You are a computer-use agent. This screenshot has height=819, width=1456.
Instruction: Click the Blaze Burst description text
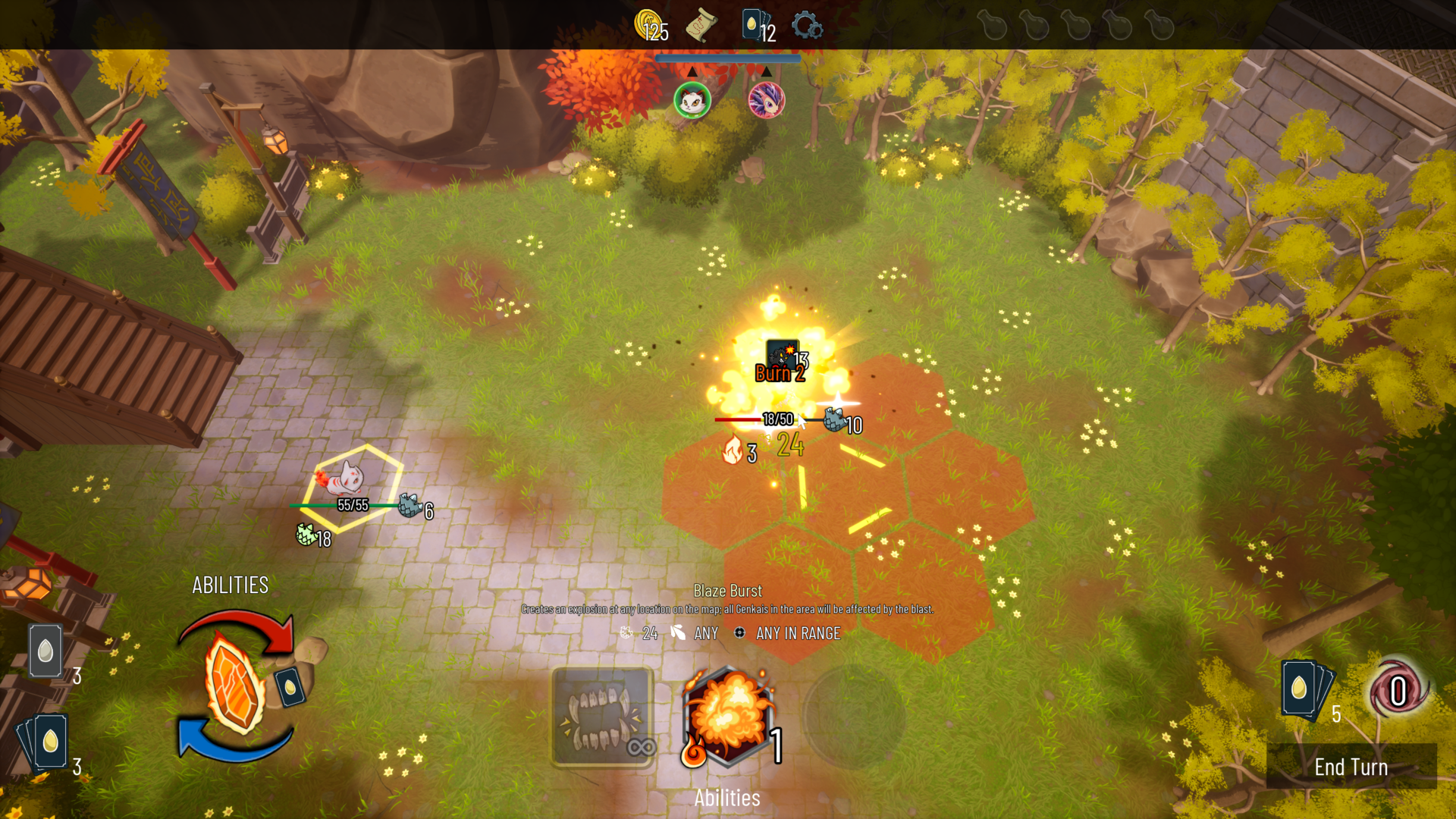(728, 607)
